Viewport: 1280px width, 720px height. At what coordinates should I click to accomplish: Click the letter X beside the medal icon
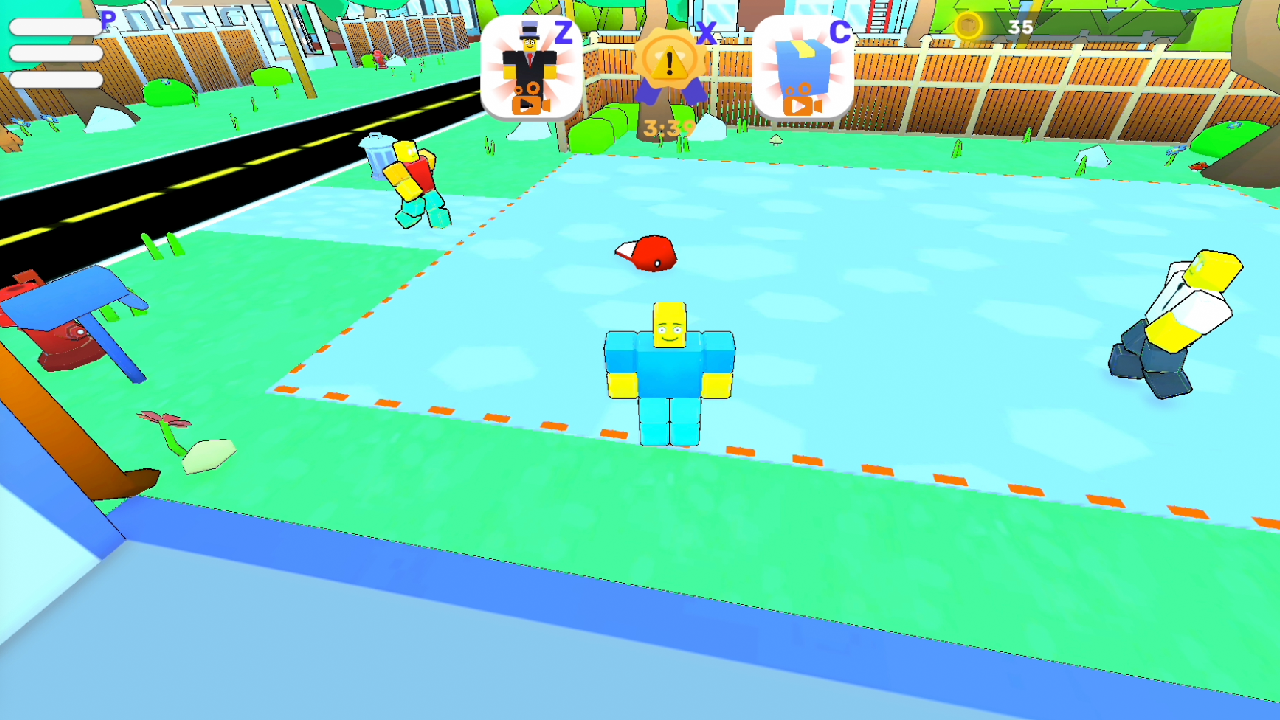[x=706, y=32]
